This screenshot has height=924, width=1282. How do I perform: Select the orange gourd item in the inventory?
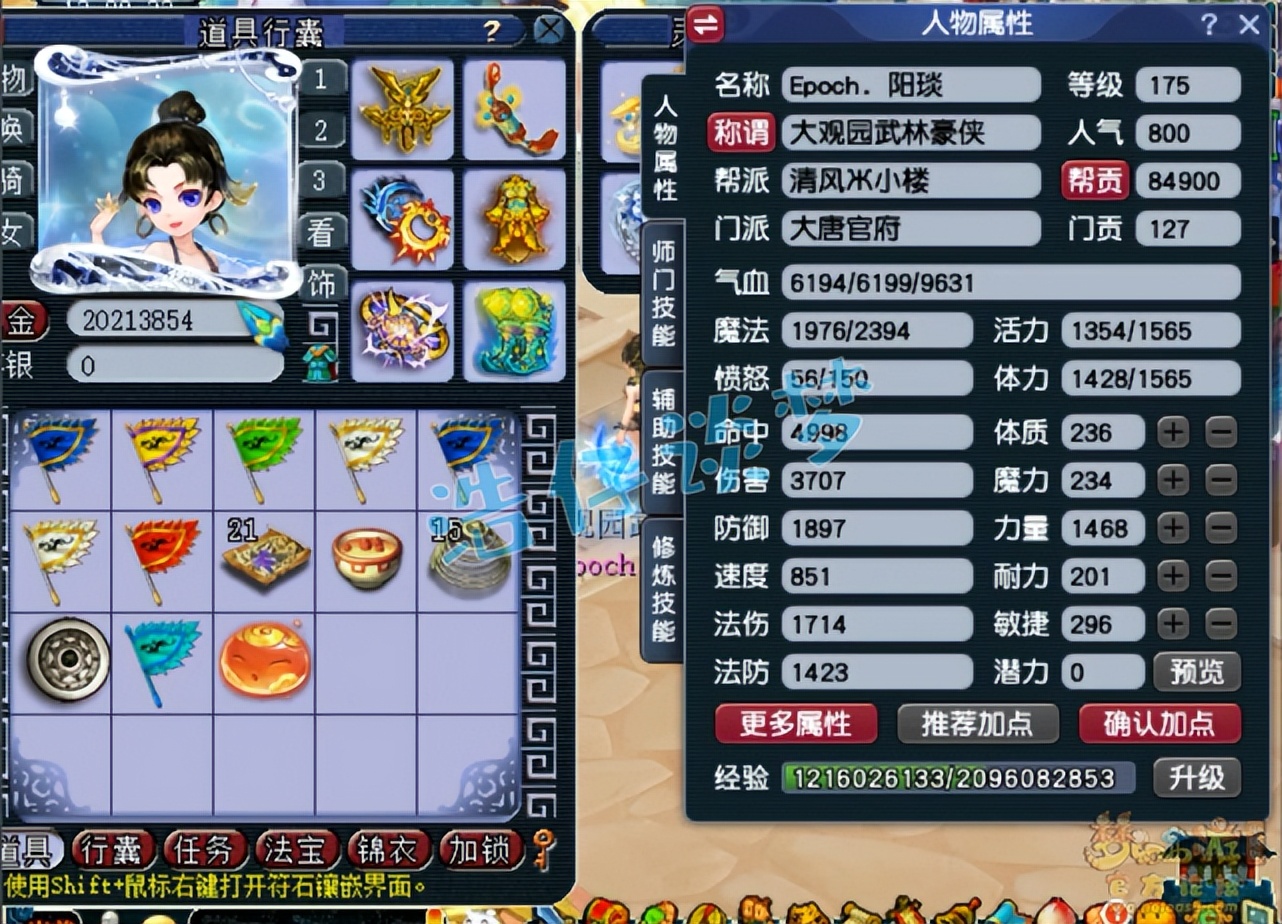pyautogui.click(x=264, y=660)
